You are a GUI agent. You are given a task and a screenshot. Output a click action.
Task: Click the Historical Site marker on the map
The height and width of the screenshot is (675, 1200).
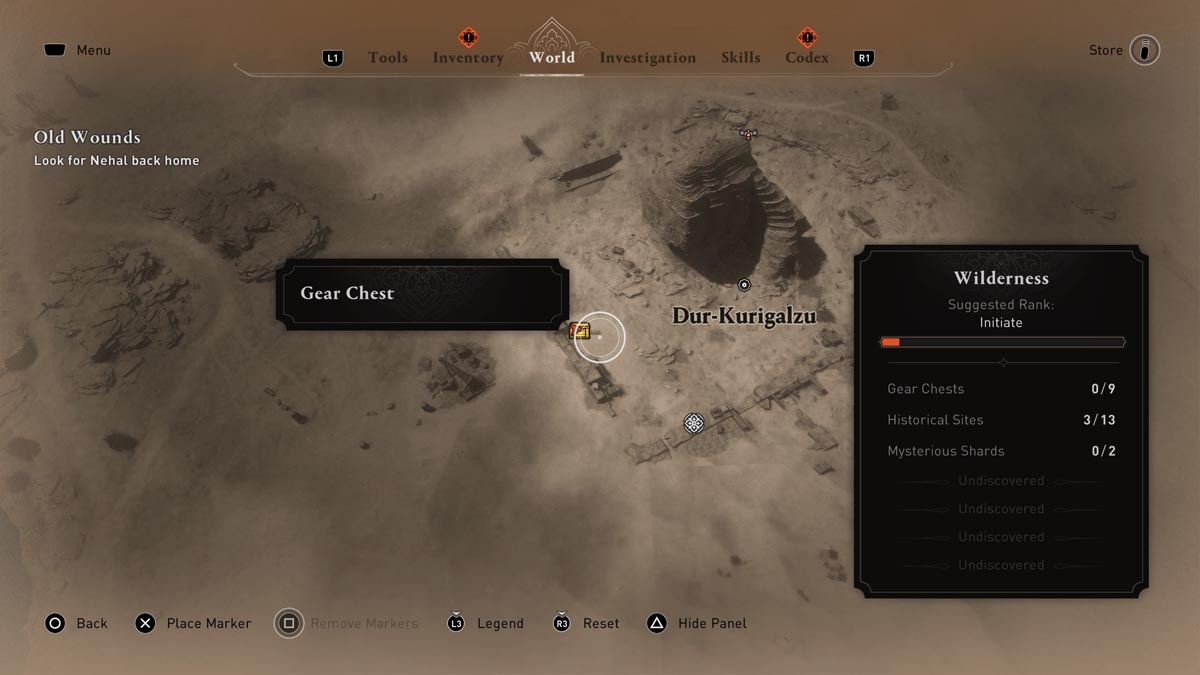coord(694,424)
